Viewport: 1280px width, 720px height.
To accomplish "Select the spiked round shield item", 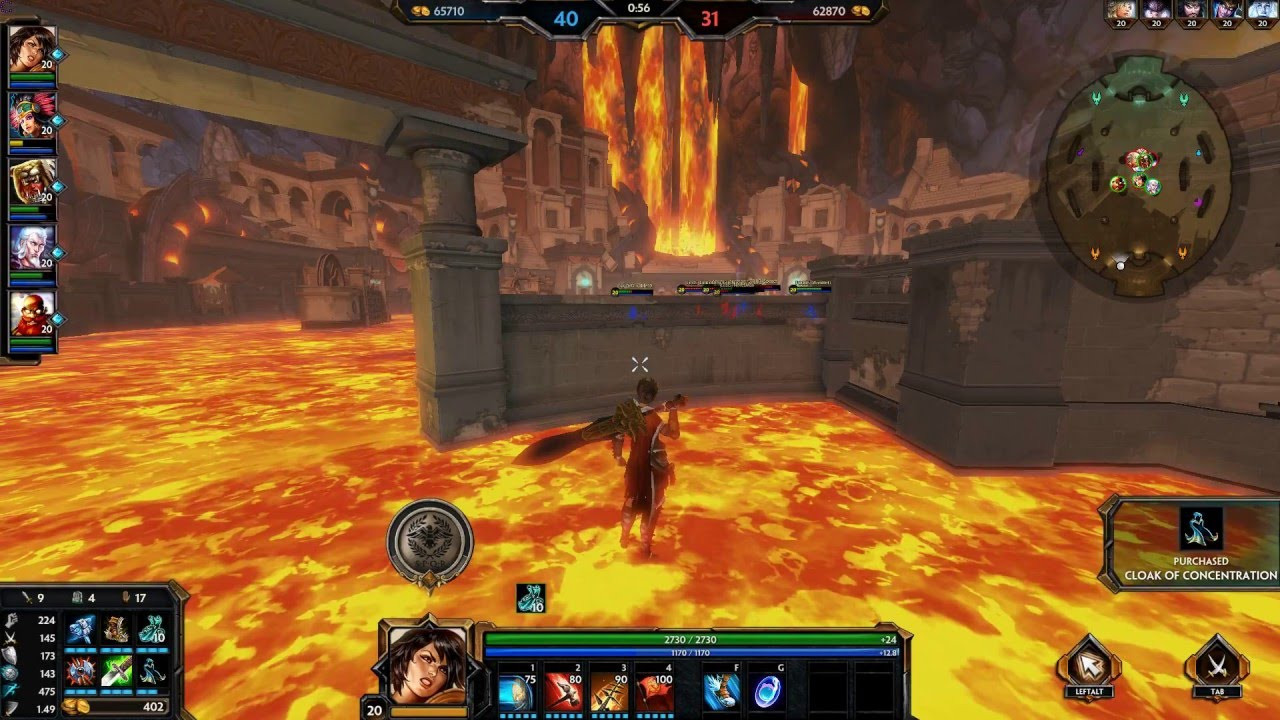I will [x=81, y=670].
